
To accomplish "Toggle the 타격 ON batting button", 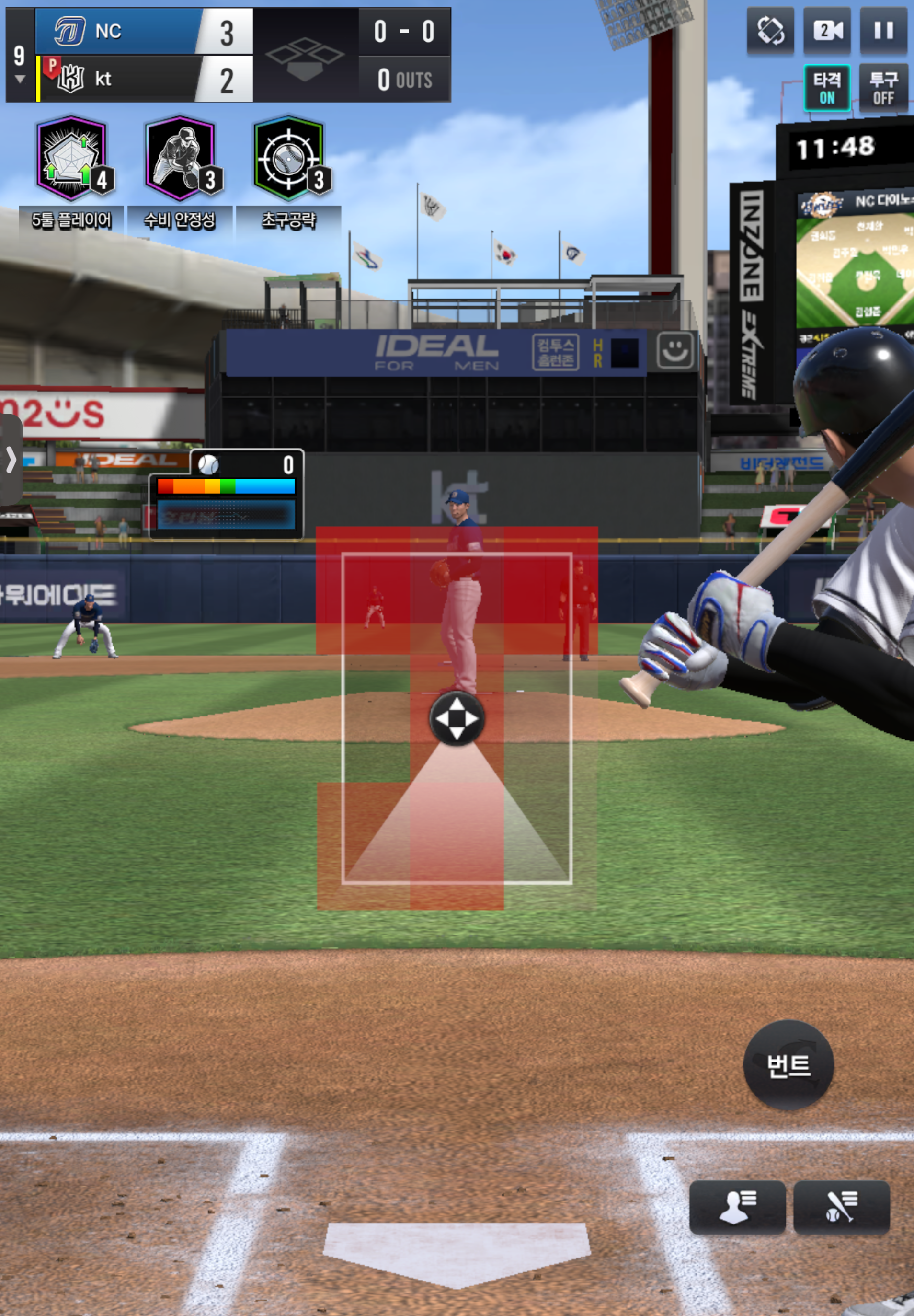I will click(826, 88).
